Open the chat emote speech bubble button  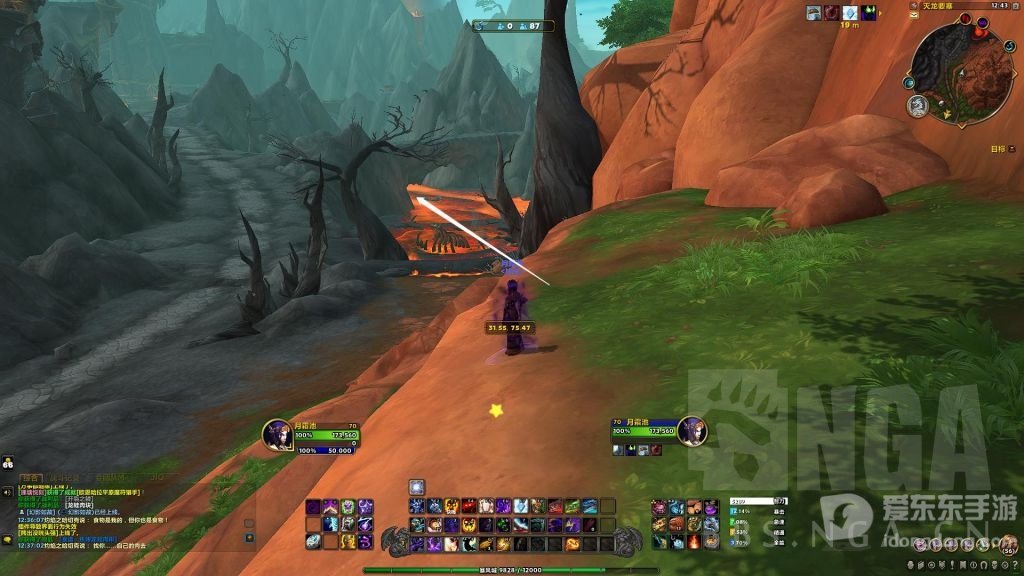[x=8, y=540]
